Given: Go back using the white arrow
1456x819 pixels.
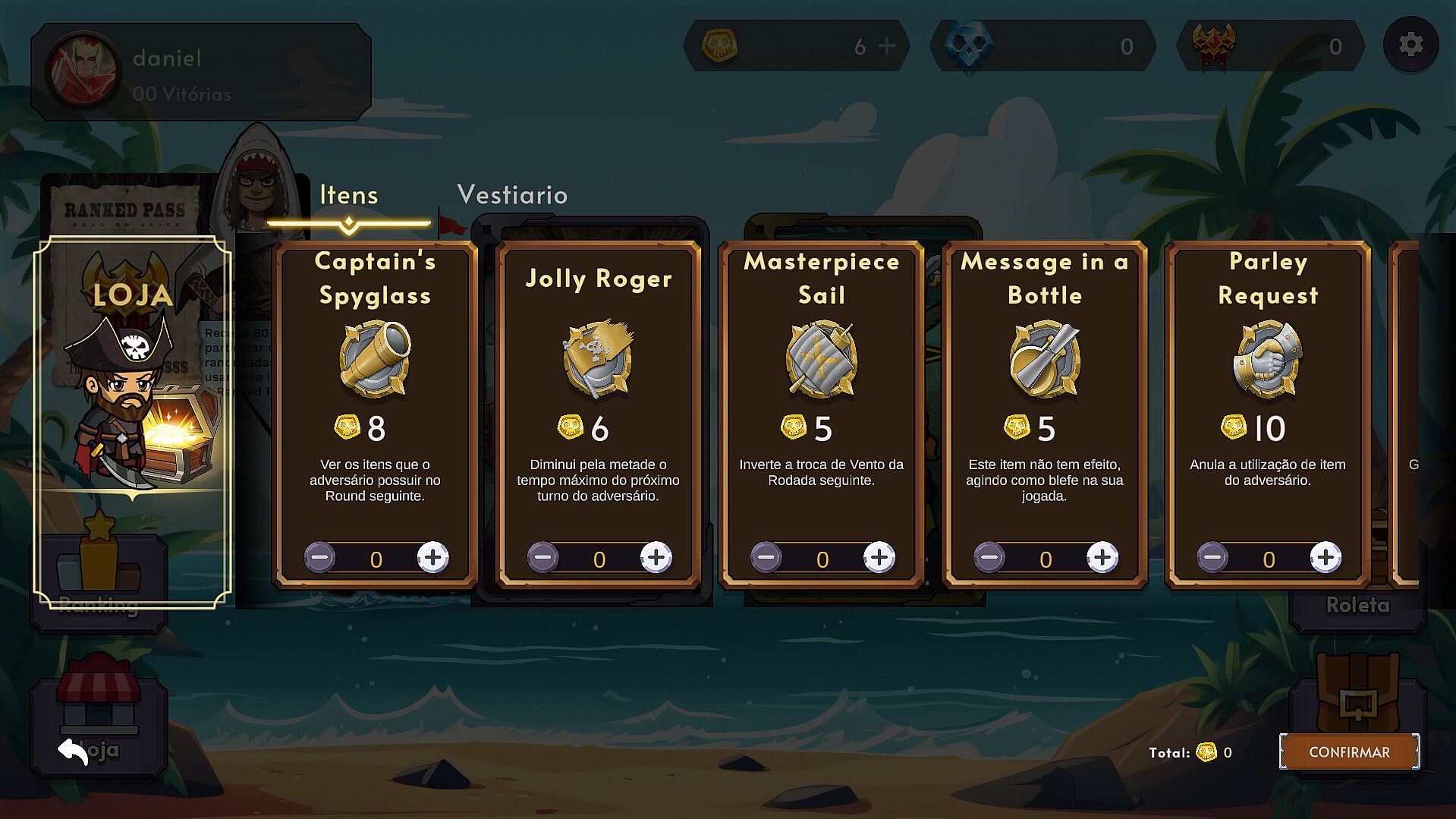Looking at the screenshot, I should (73, 751).
